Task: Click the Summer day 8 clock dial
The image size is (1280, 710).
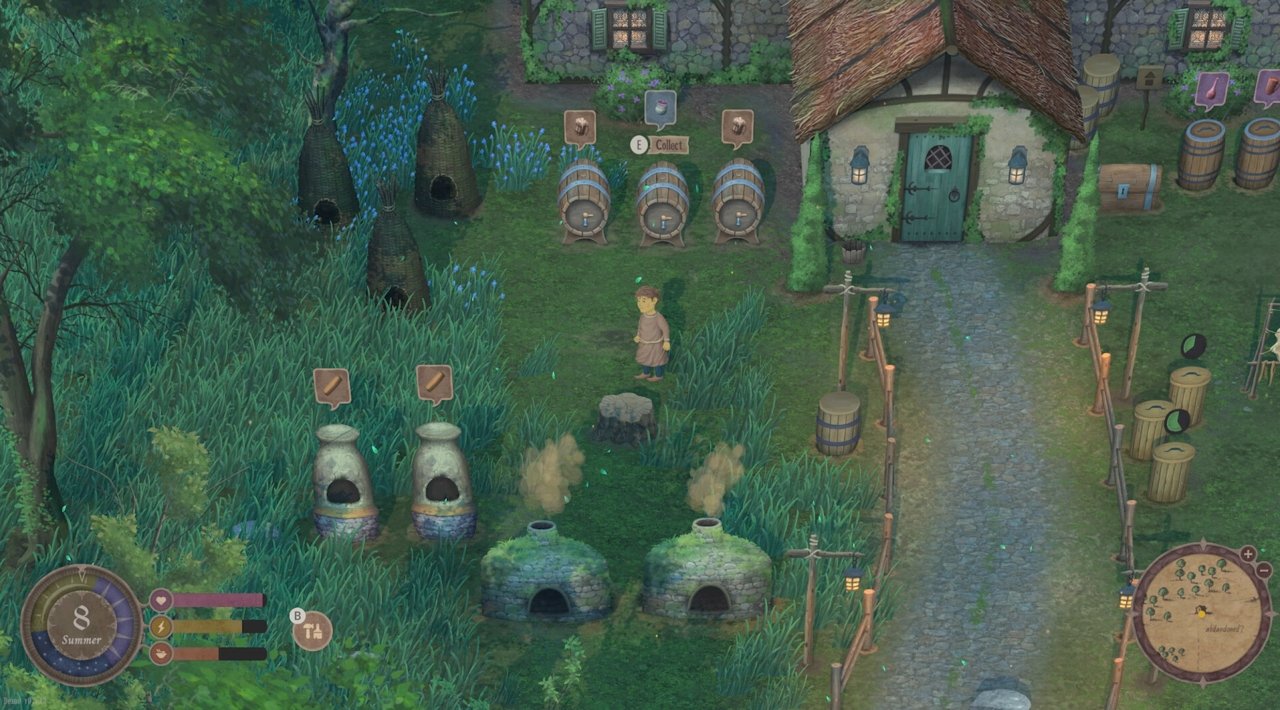Action: tap(81, 625)
